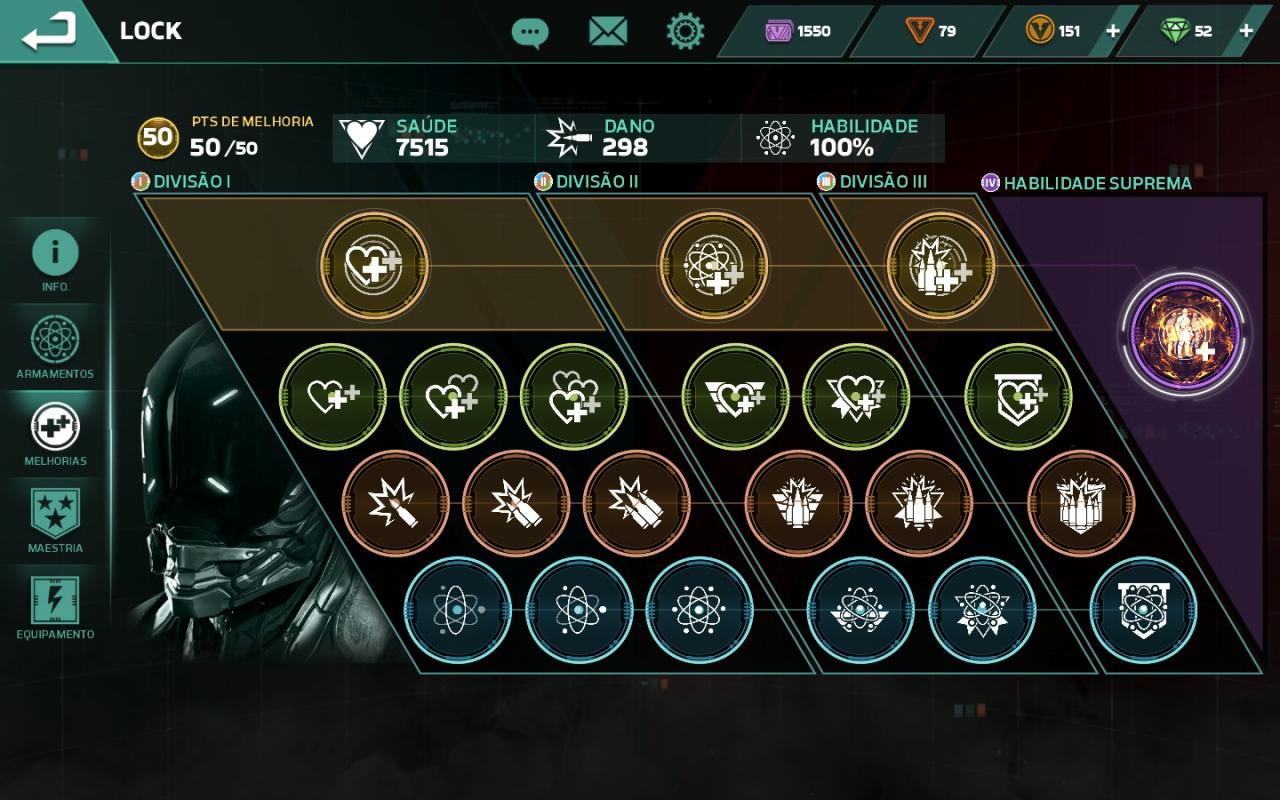This screenshot has height=800, width=1280.
Task: Select the orange triple-bullet damage upgrade
Action: [x=637, y=503]
